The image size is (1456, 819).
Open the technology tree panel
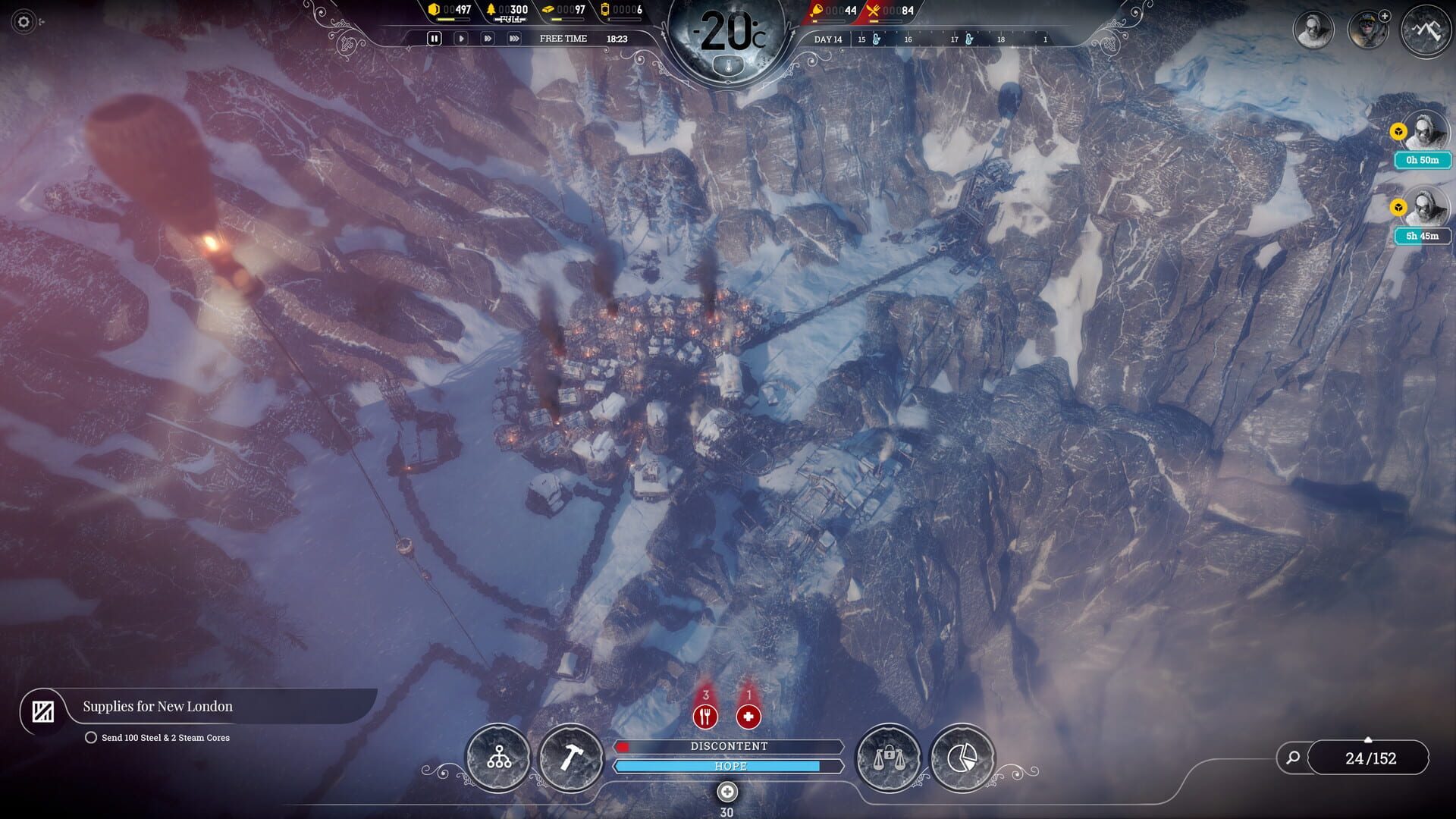498,758
